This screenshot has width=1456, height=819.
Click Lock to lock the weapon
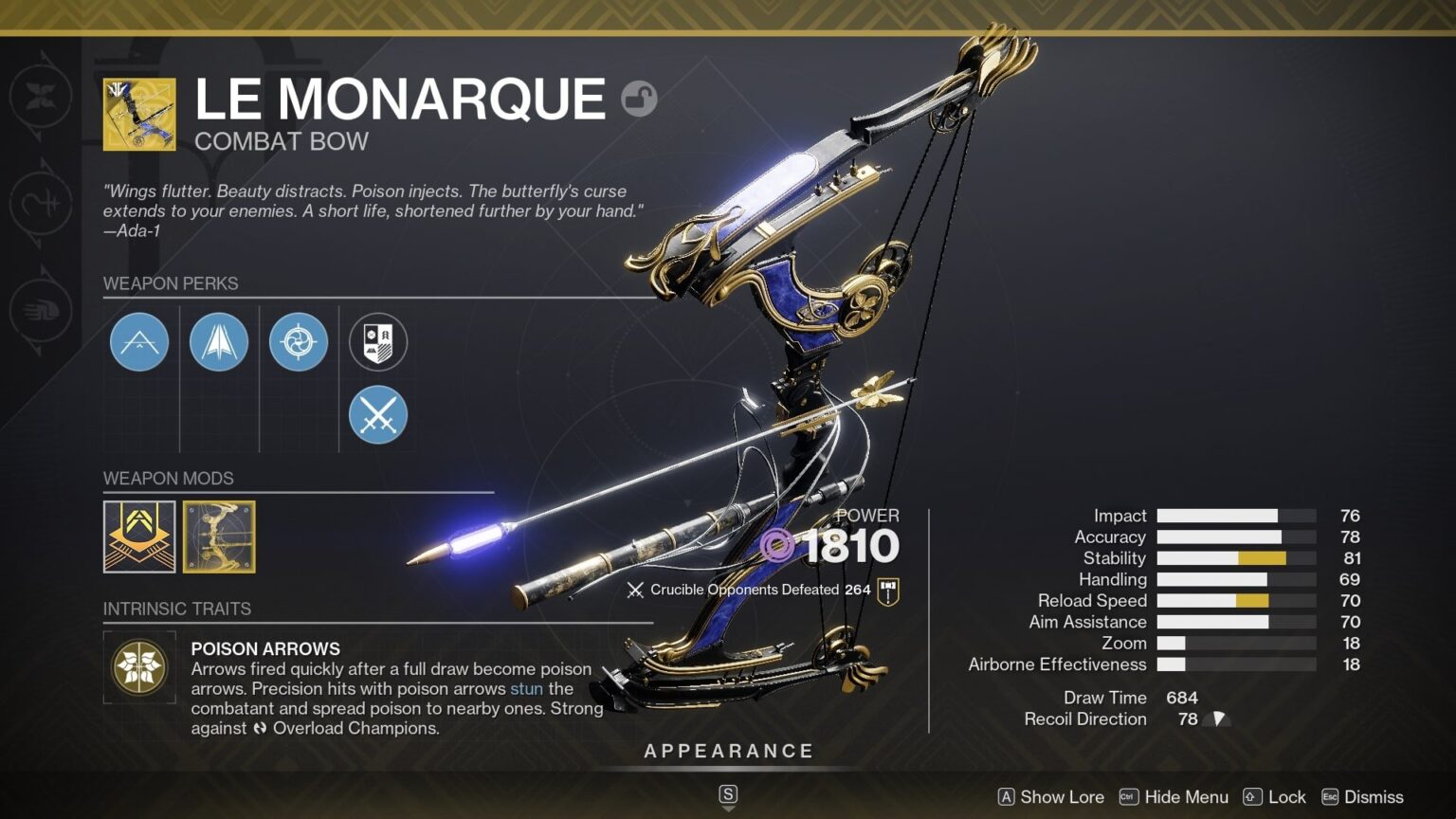click(x=1289, y=797)
